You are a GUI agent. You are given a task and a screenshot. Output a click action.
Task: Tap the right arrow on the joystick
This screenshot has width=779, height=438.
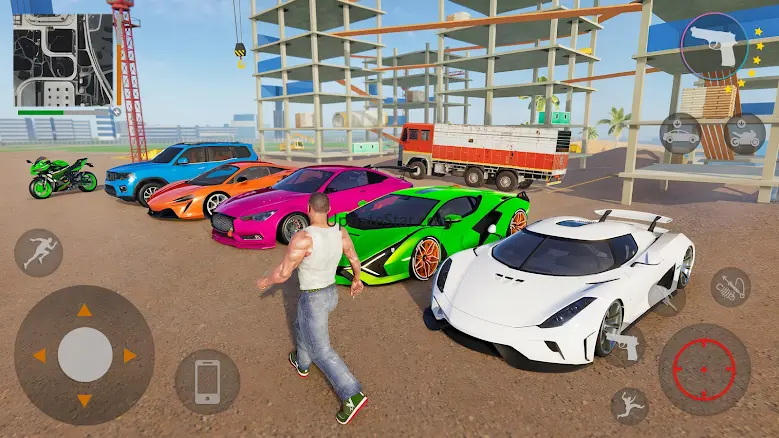click(x=130, y=355)
